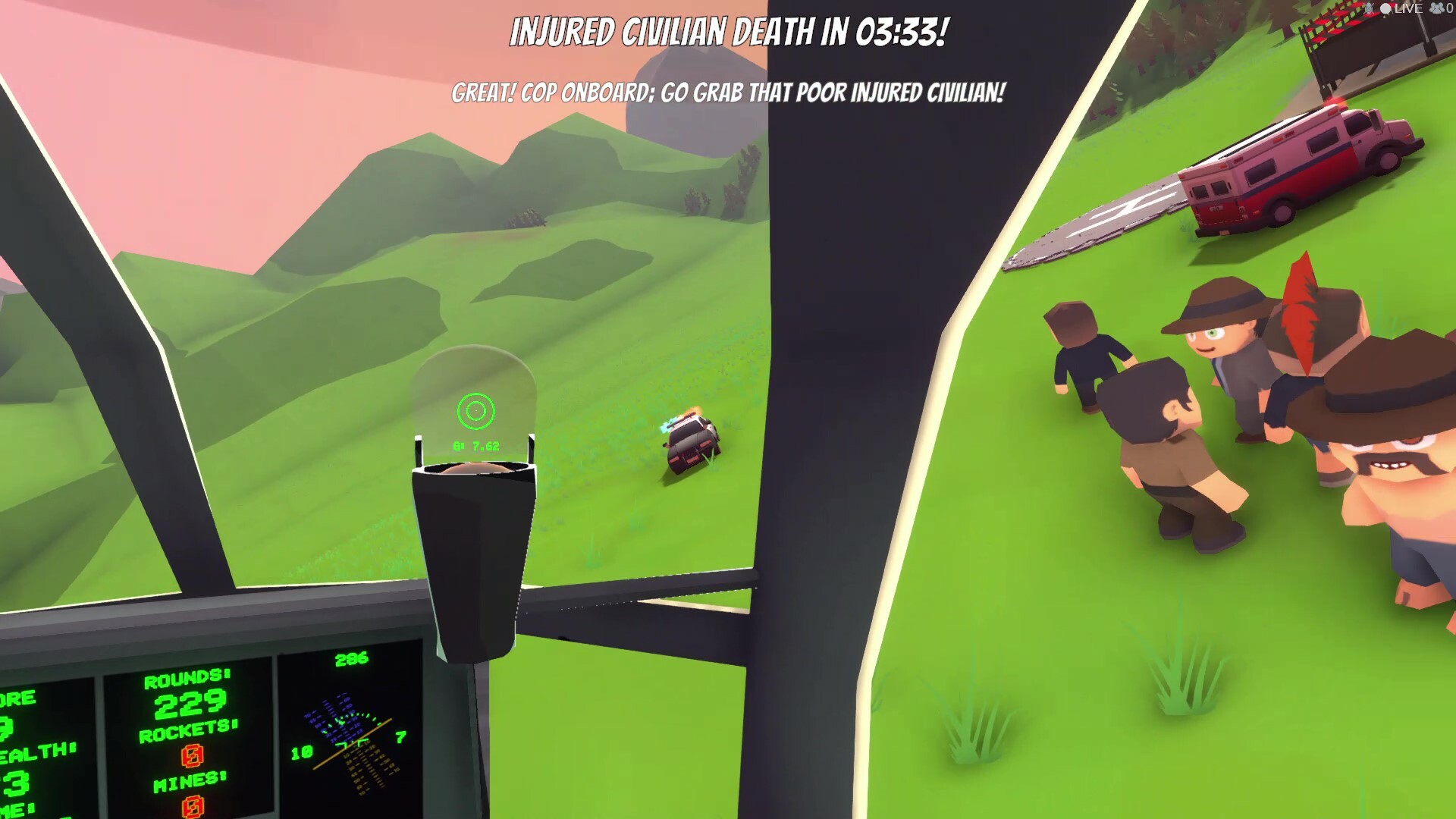This screenshot has width=1456, height=819.
Task: Click the white LIVE broadcast dot
Action: click(1385, 9)
